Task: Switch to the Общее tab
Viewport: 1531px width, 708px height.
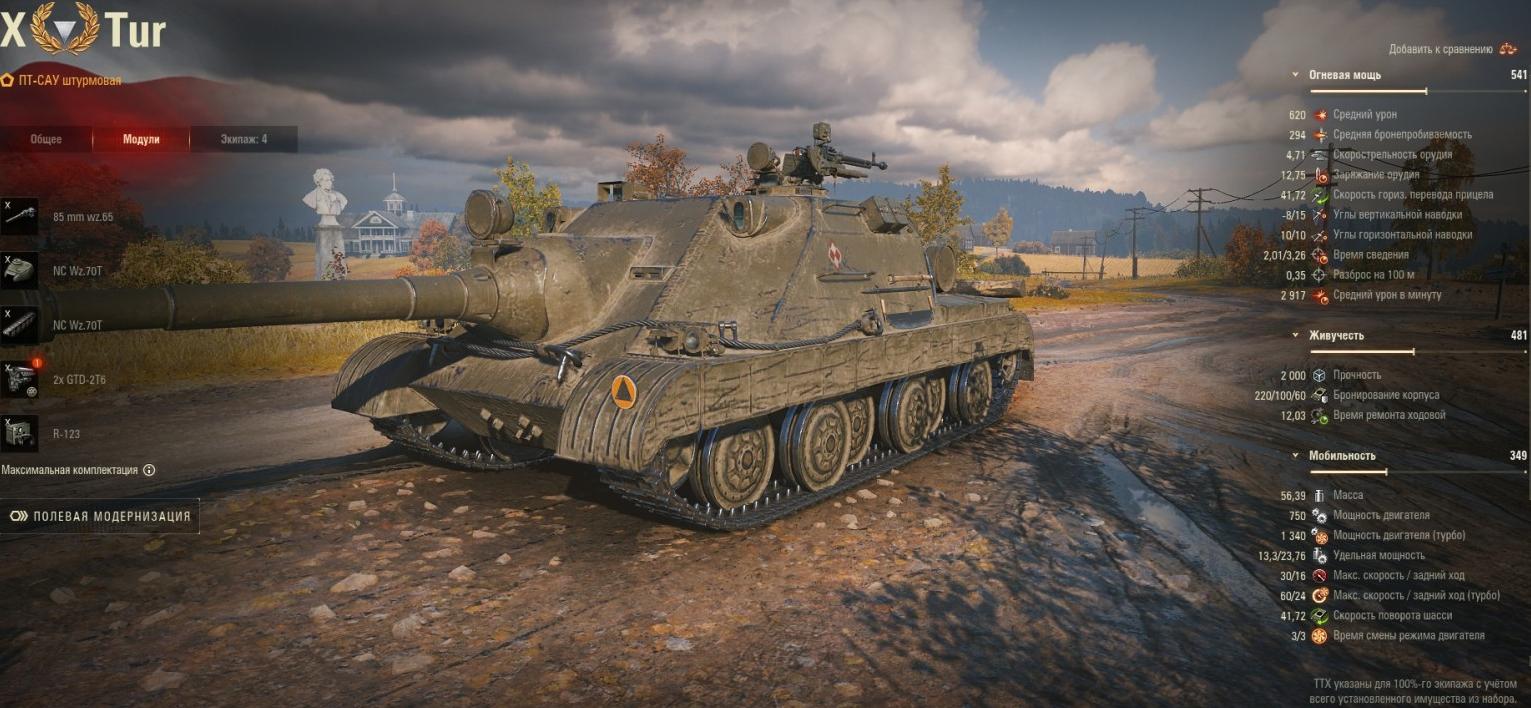Action: coord(46,139)
